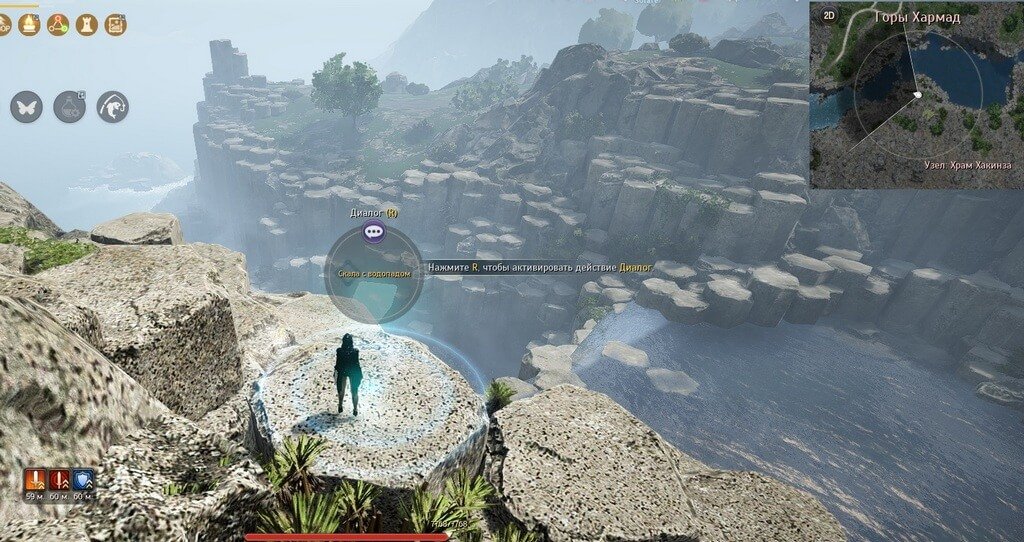Select the blue shield buff icon

pyautogui.click(x=83, y=481)
